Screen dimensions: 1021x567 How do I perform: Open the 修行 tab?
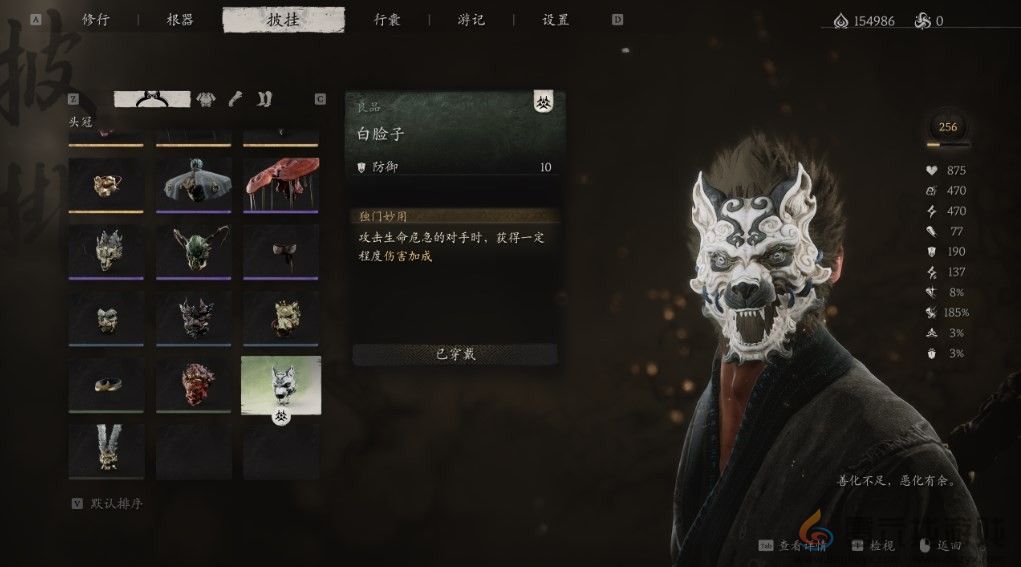(x=95, y=19)
